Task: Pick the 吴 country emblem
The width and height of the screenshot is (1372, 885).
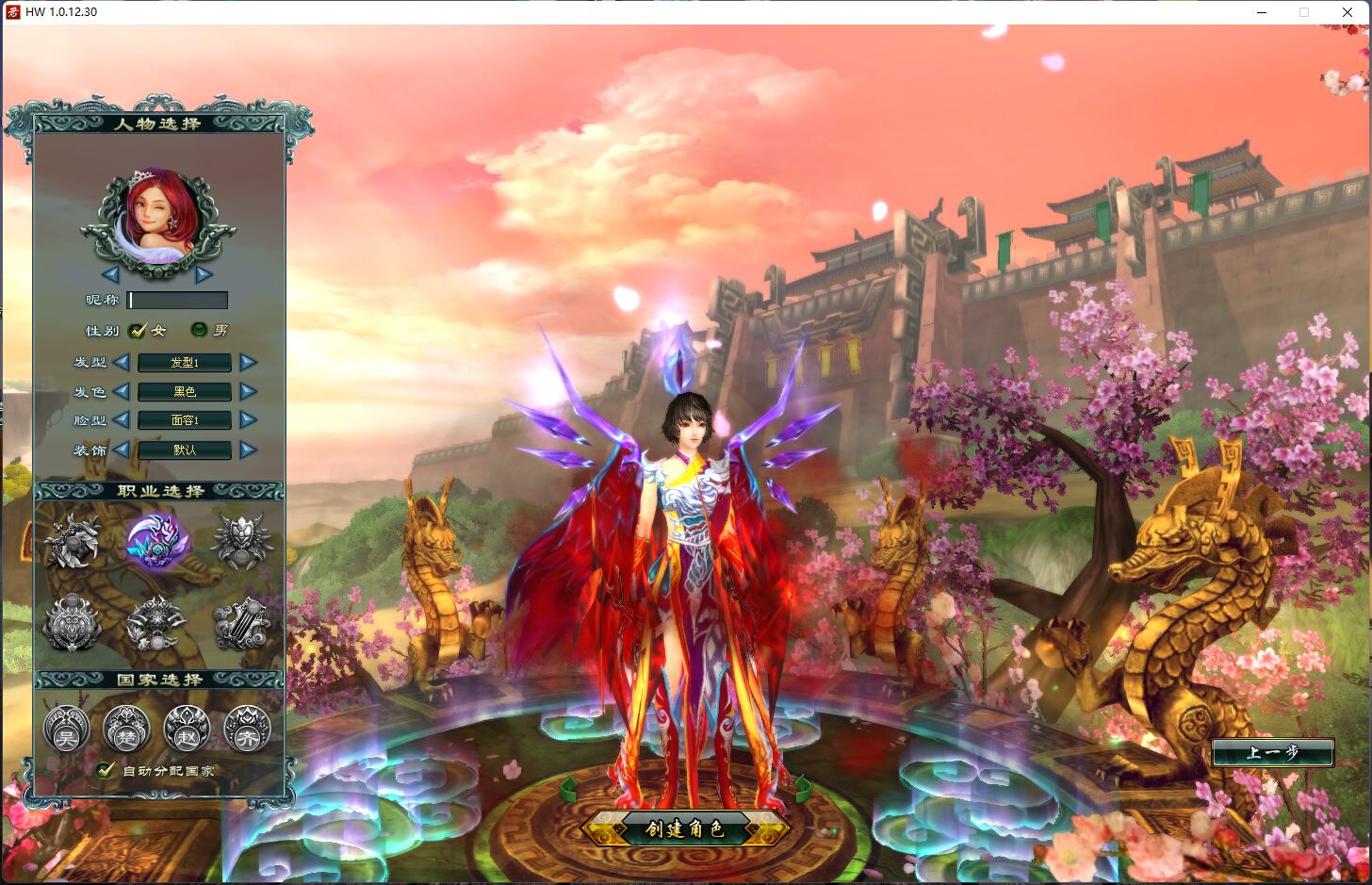Action: pyautogui.click(x=66, y=729)
